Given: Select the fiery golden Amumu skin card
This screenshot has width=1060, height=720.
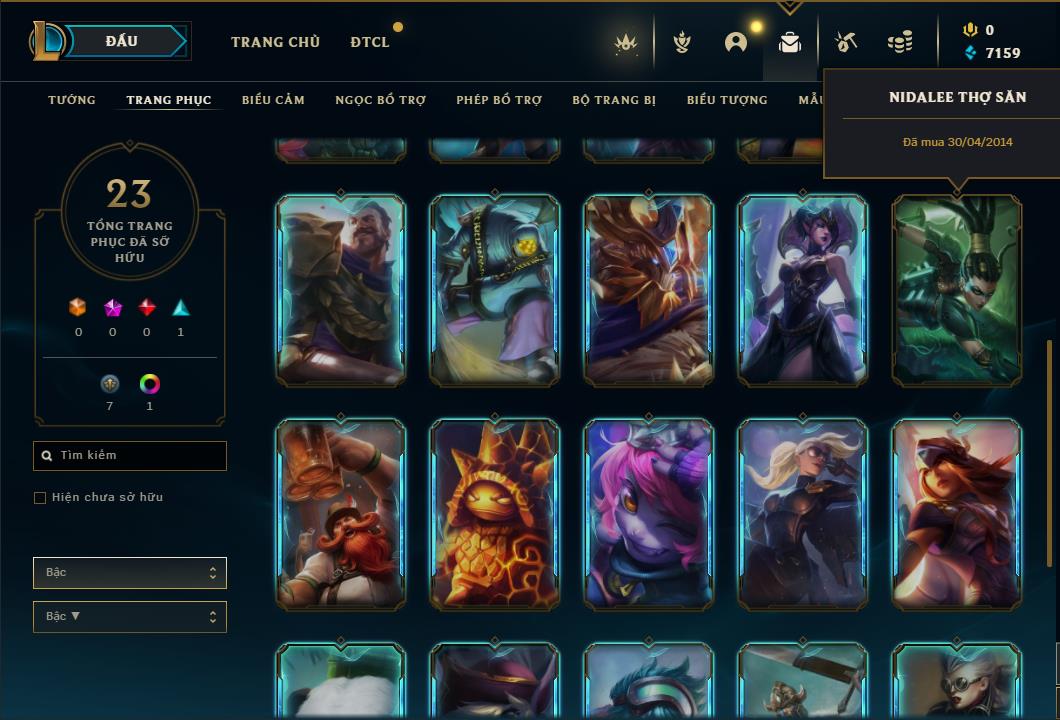Looking at the screenshot, I should [495, 514].
